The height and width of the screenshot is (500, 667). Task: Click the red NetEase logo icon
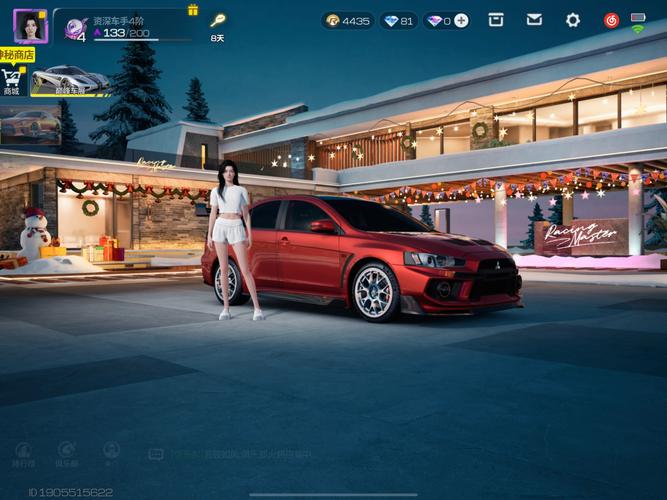click(611, 20)
